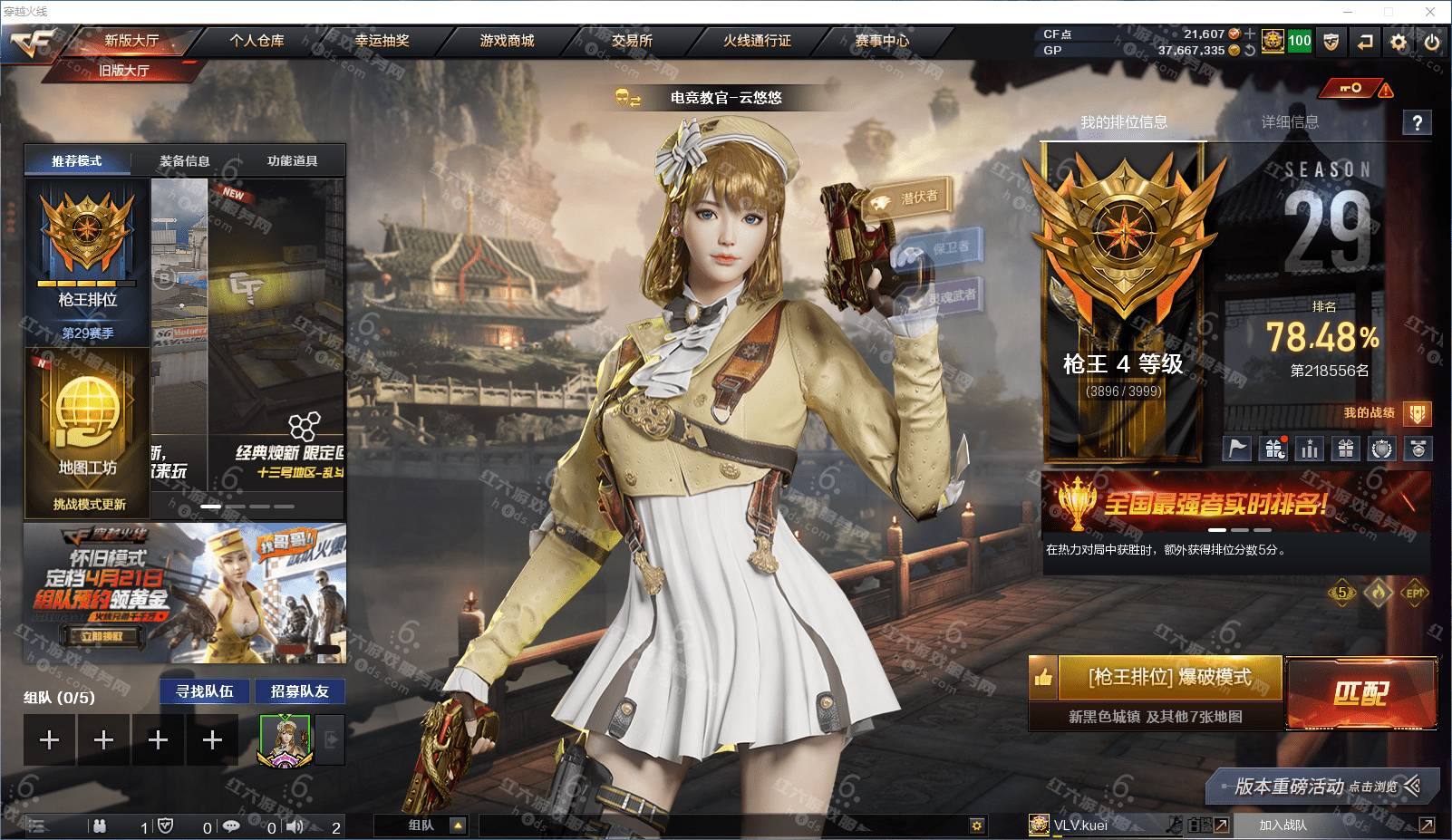The height and width of the screenshot is (840, 1452).
Task: Visit the 赛事中心 tournament center
Action: tap(881, 41)
